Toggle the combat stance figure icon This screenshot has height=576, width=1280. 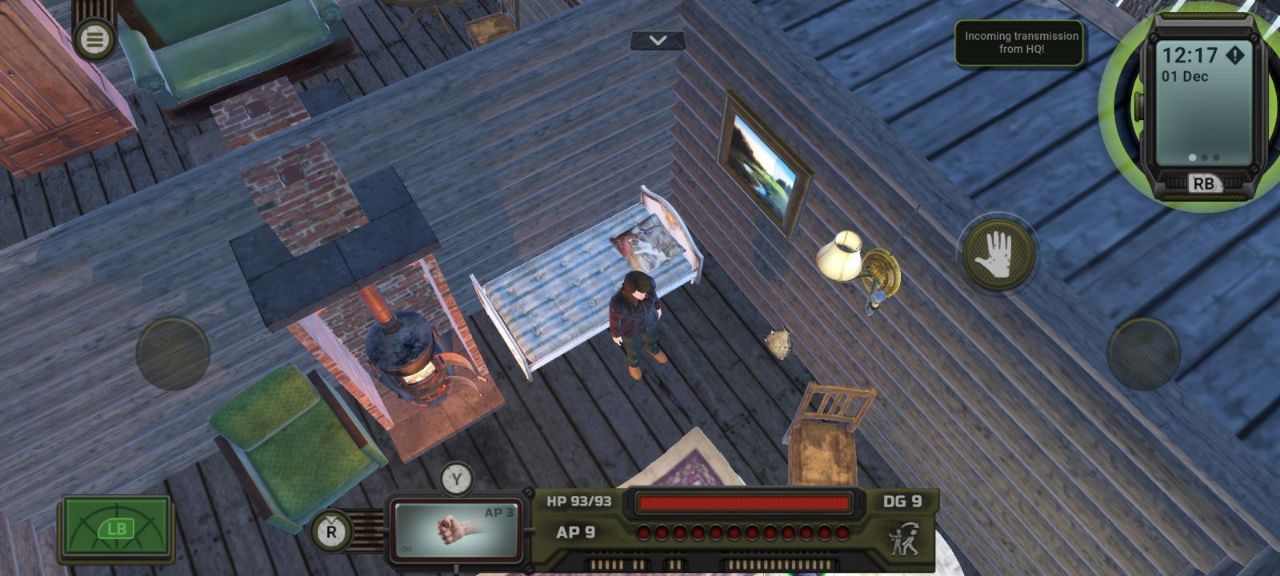905,538
